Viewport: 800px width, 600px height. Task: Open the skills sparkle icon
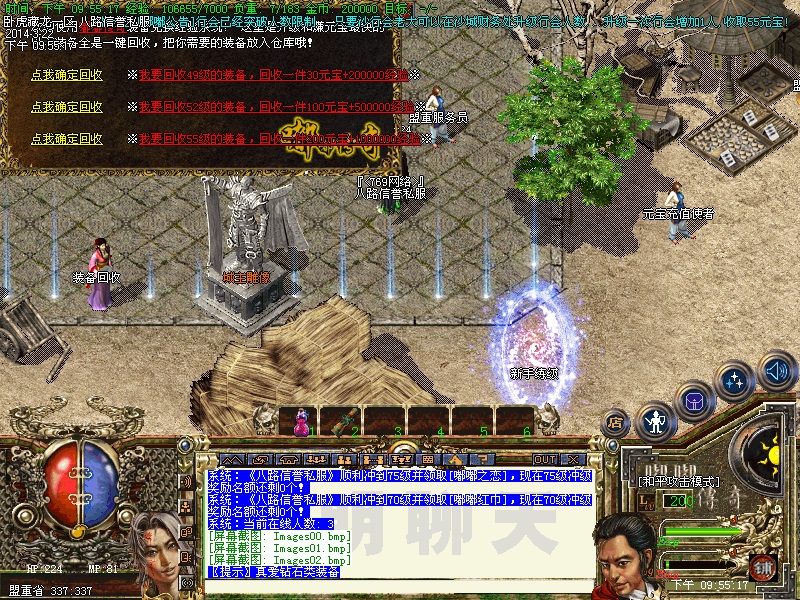(736, 380)
